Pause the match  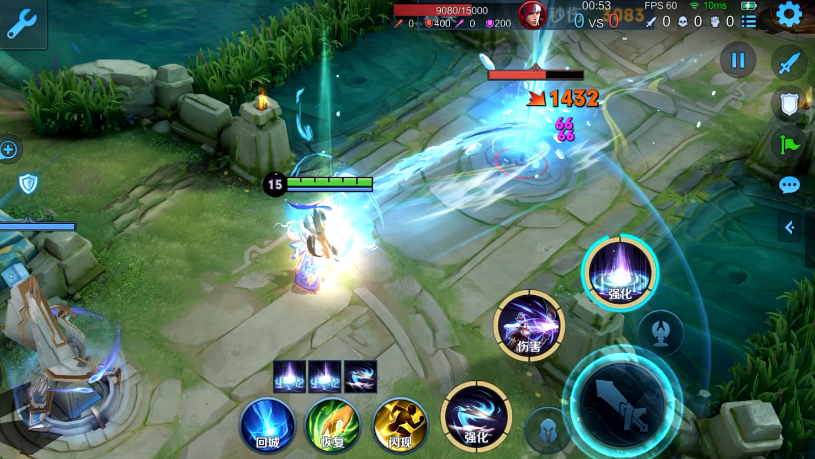click(738, 60)
